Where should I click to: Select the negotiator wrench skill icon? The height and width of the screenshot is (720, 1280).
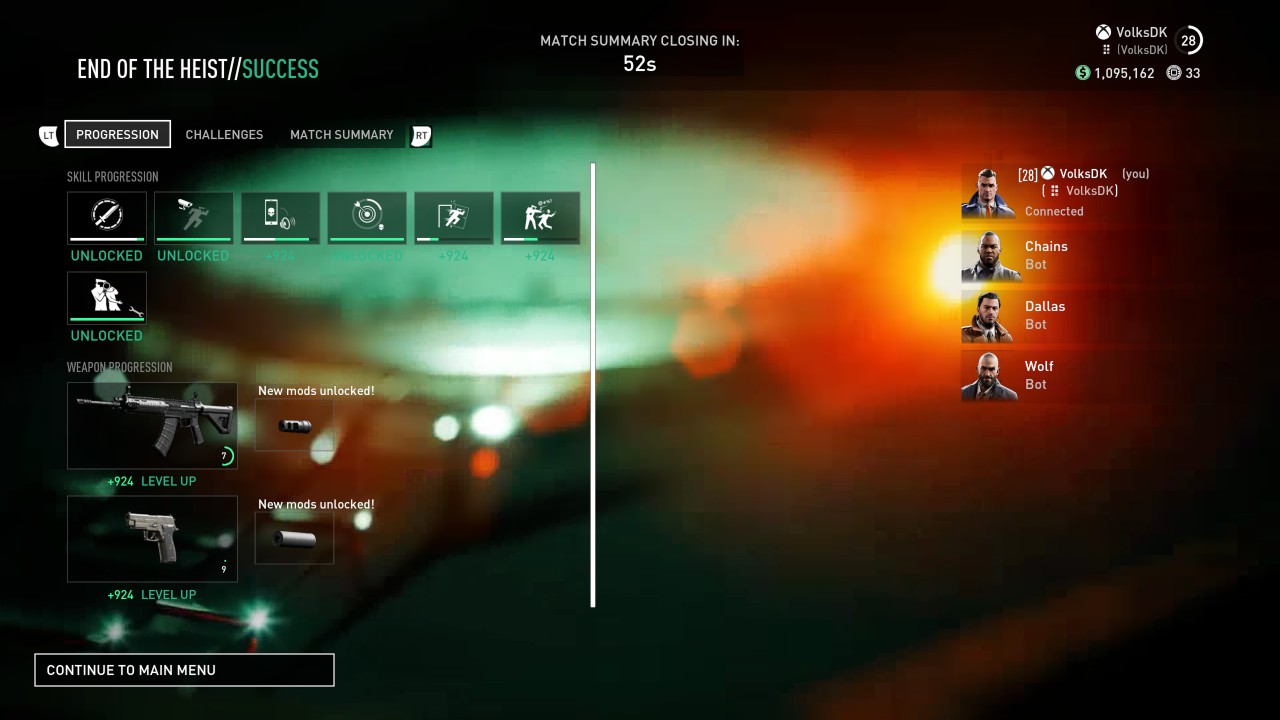107,297
